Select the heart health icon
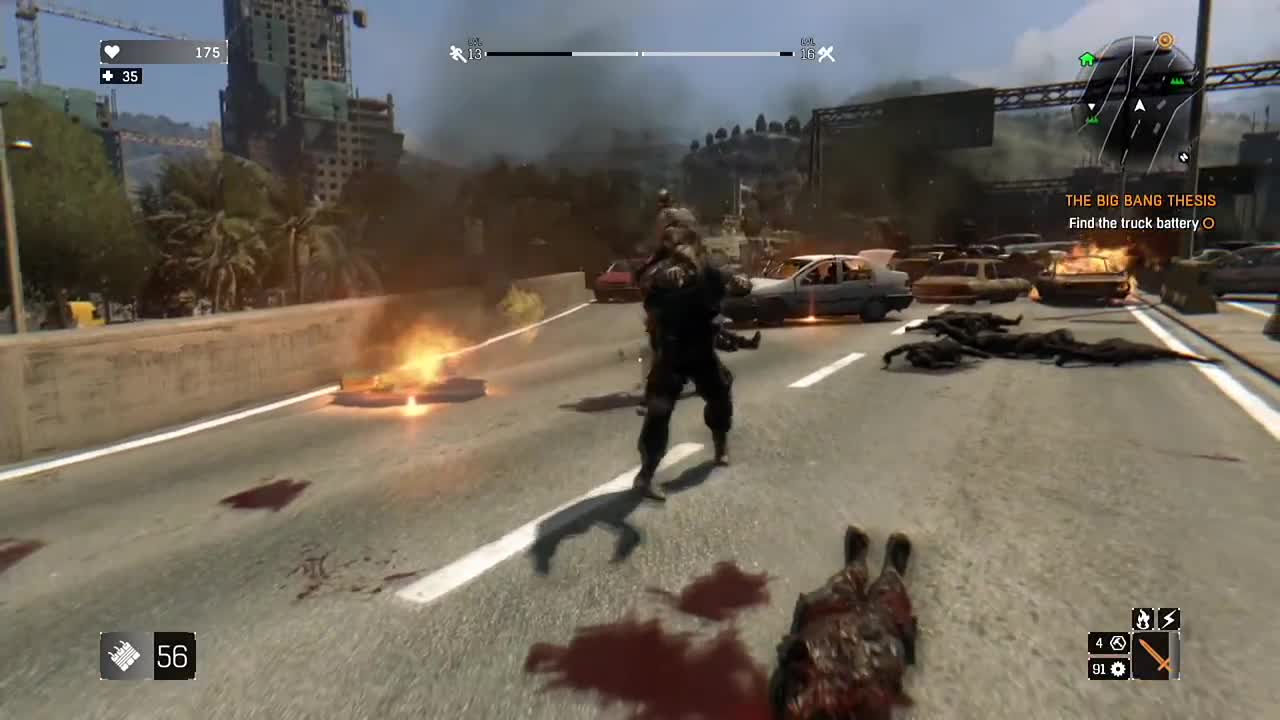This screenshot has height=720, width=1280. pos(111,52)
